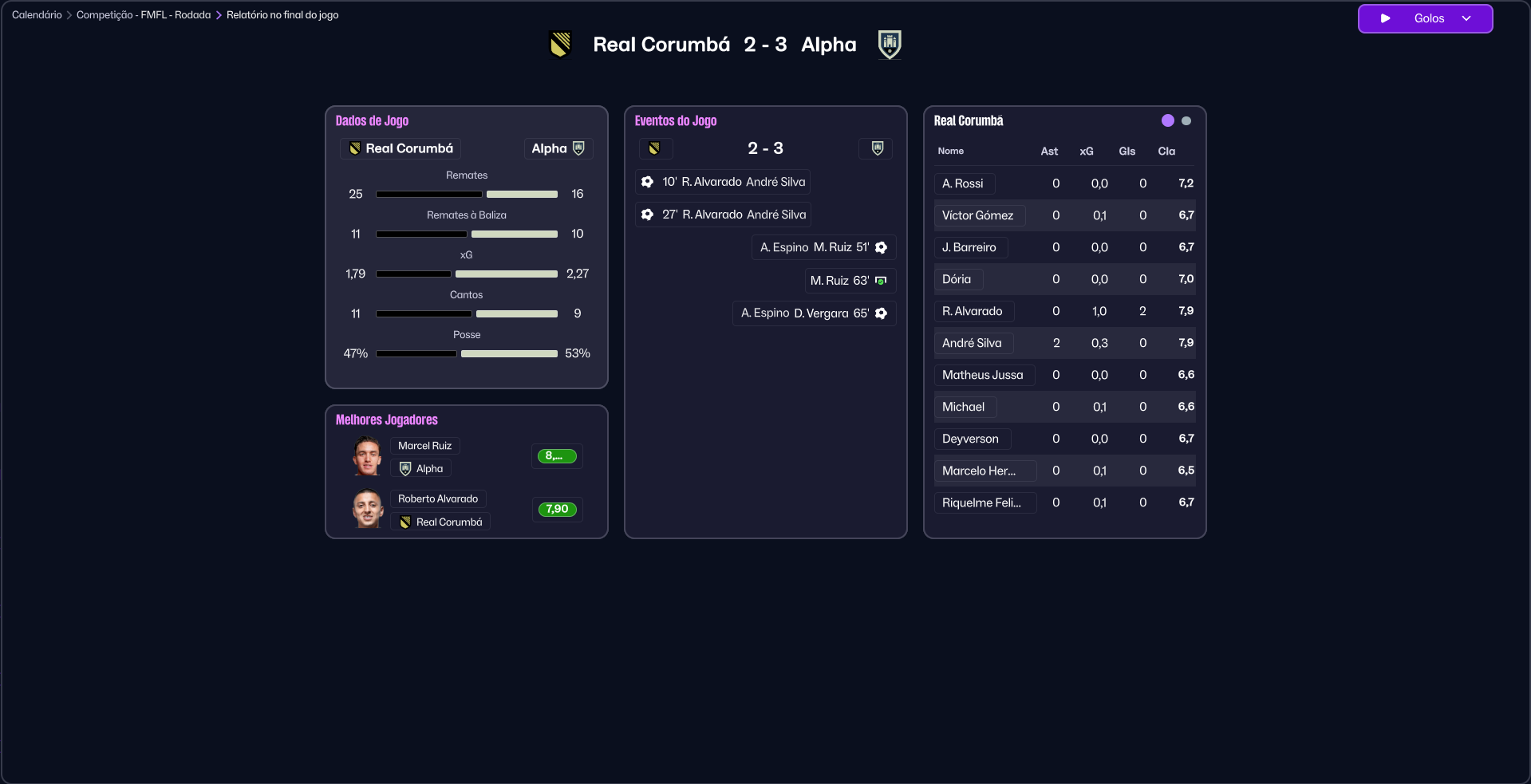1531x784 pixels.
Task: Open player Víctor Gómez's profile
Action: (x=978, y=215)
